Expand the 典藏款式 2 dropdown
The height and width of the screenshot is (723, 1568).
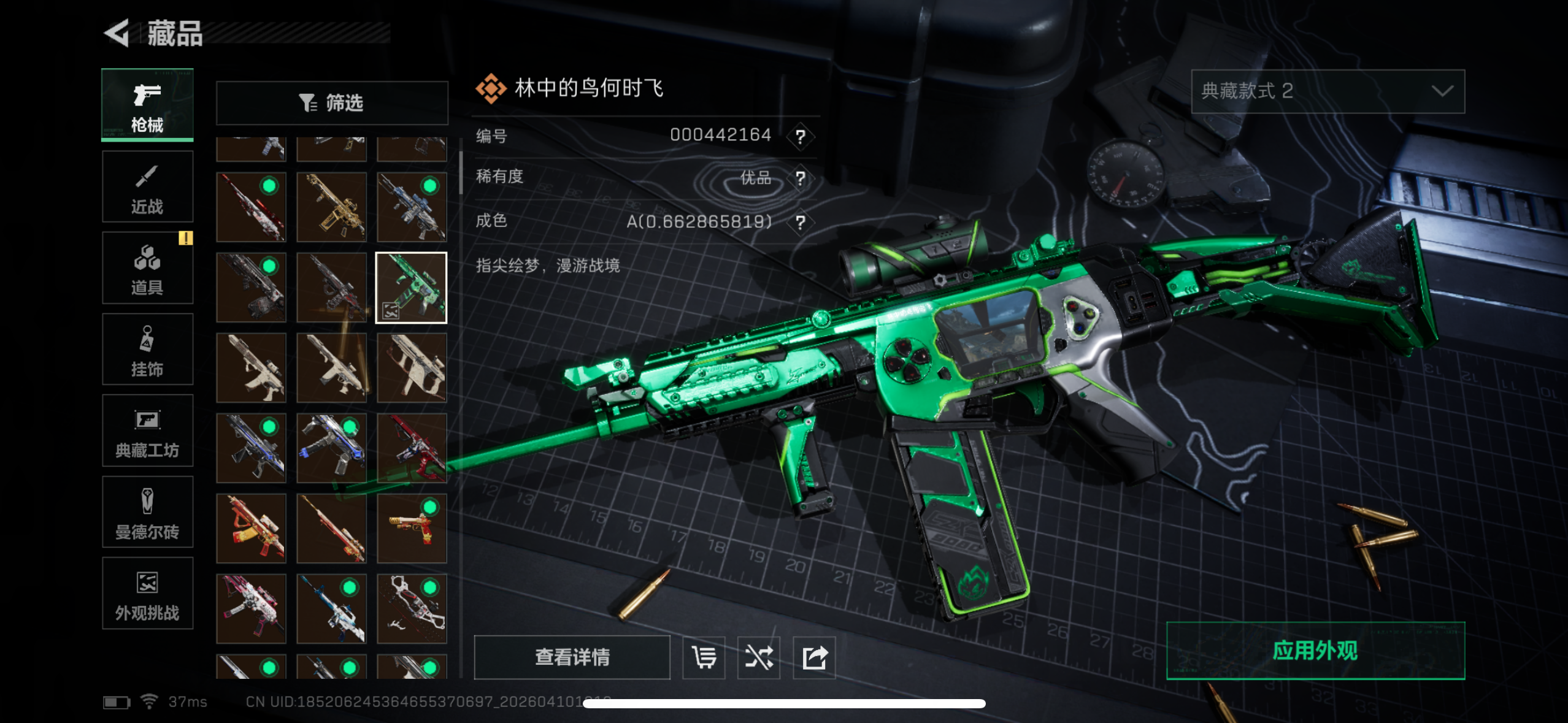(x=1328, y=91)
